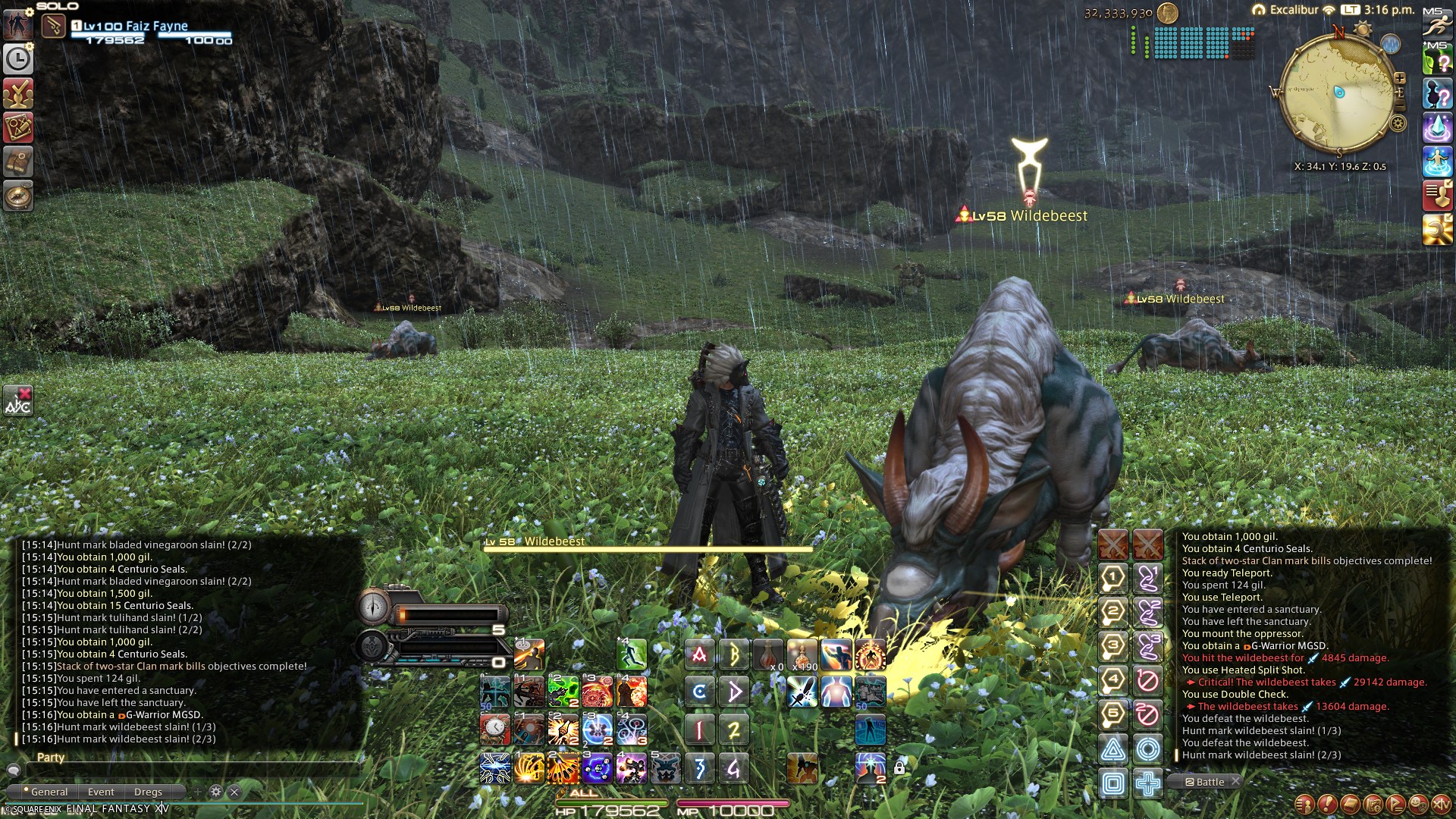Place the yellow number 2 waymark

[733, 730]
